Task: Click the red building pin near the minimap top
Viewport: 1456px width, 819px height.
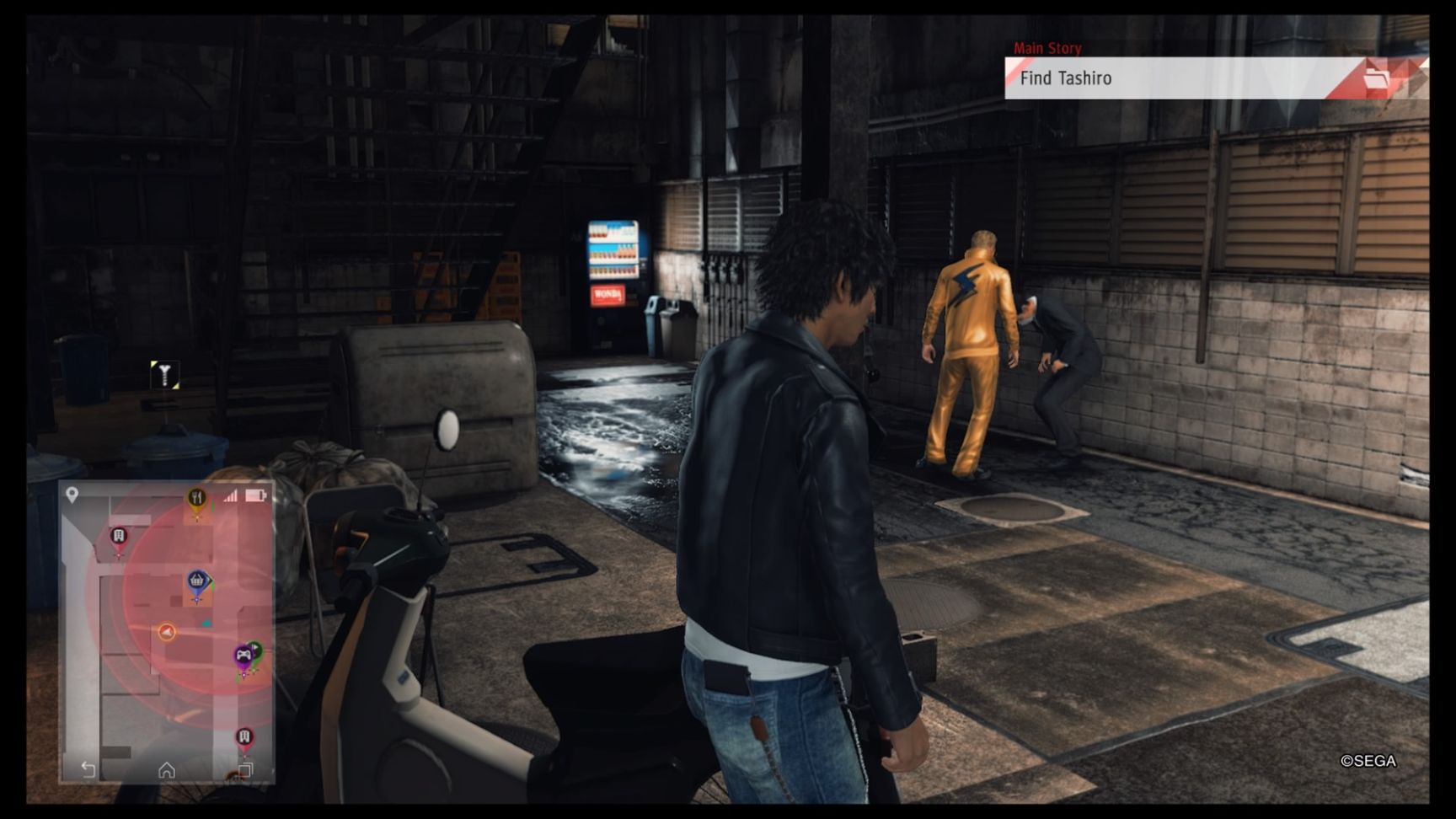Action: (x=118, y=536)
